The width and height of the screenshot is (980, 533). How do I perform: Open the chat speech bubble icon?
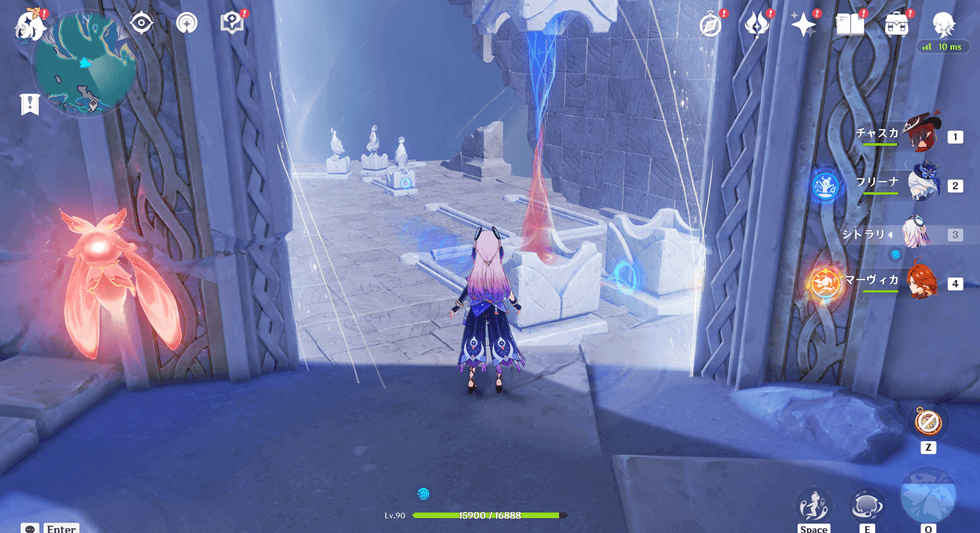tap(30, 528)
